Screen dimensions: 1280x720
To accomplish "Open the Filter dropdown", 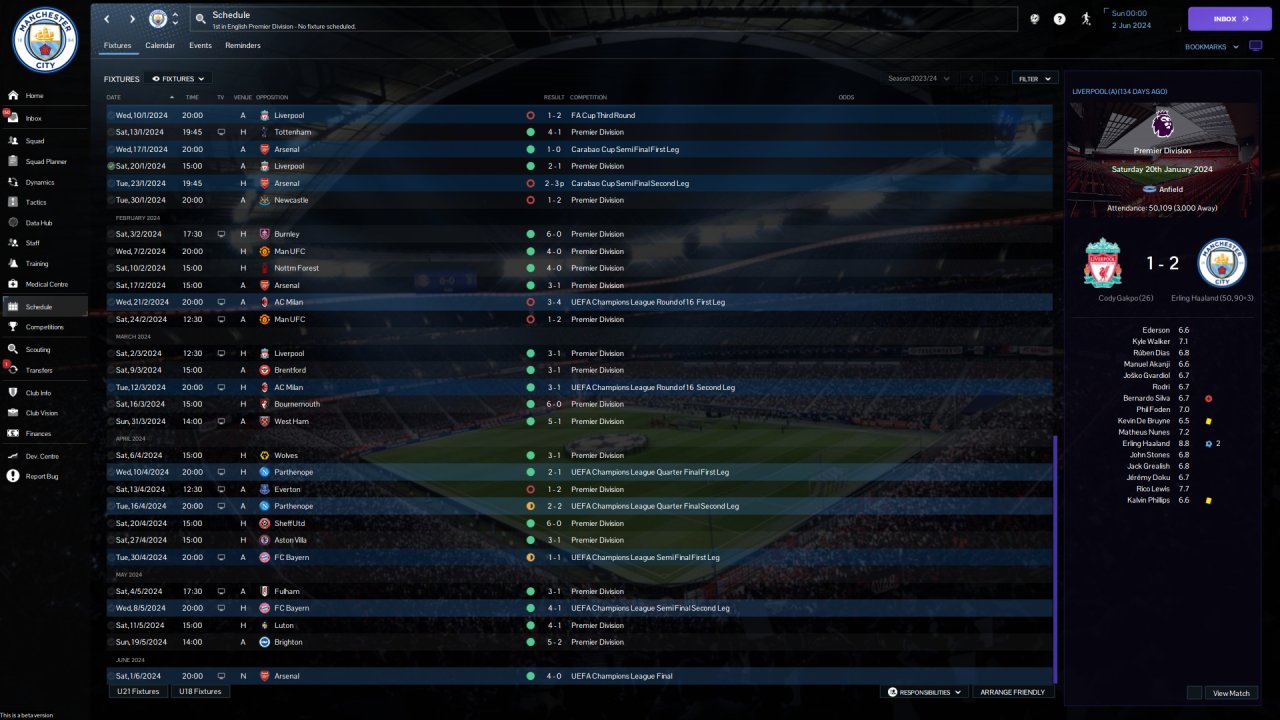I will pyautogui.click(x=1035, y=78).
